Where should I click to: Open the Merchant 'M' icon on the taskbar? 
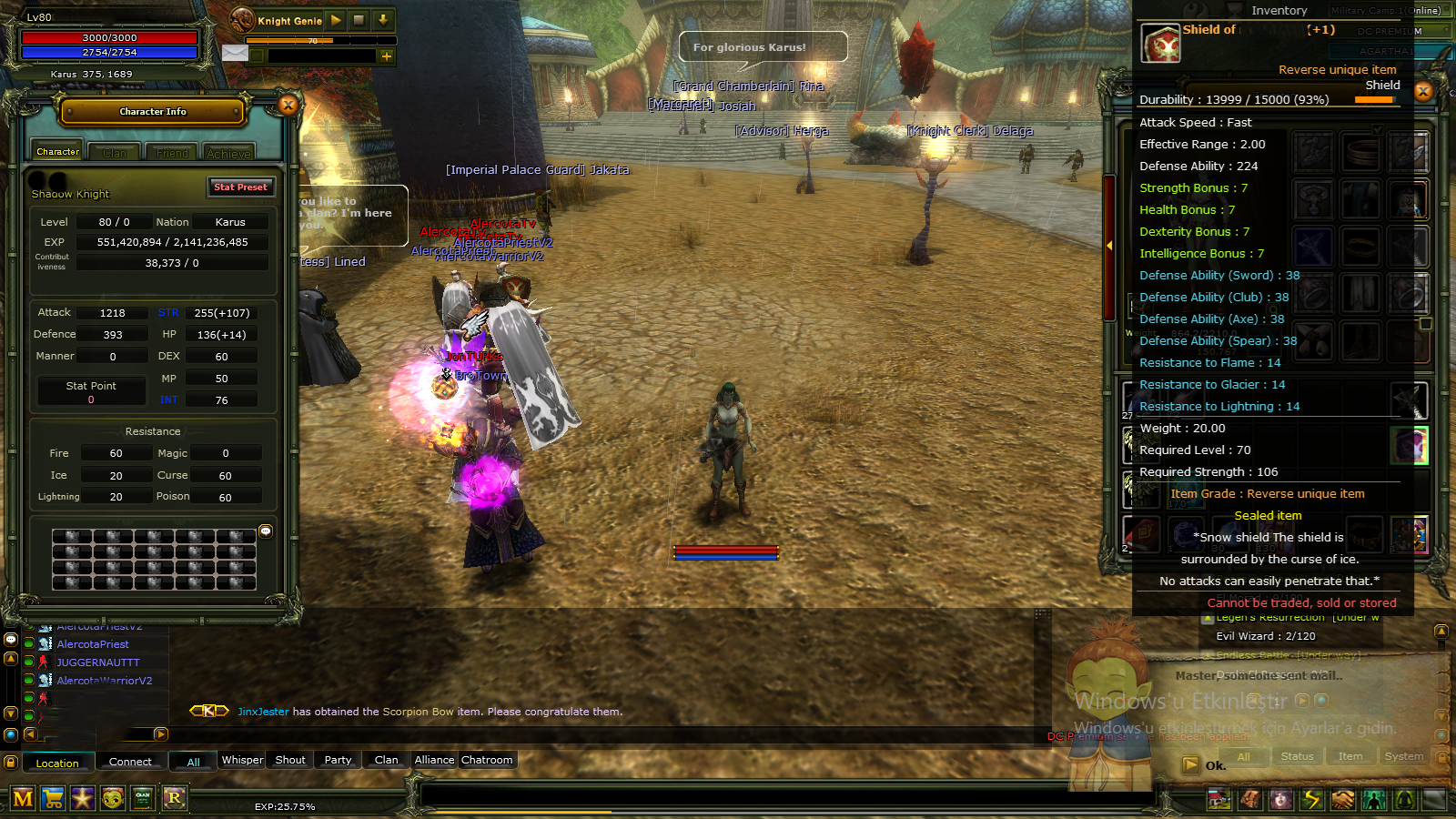point(25,797)
